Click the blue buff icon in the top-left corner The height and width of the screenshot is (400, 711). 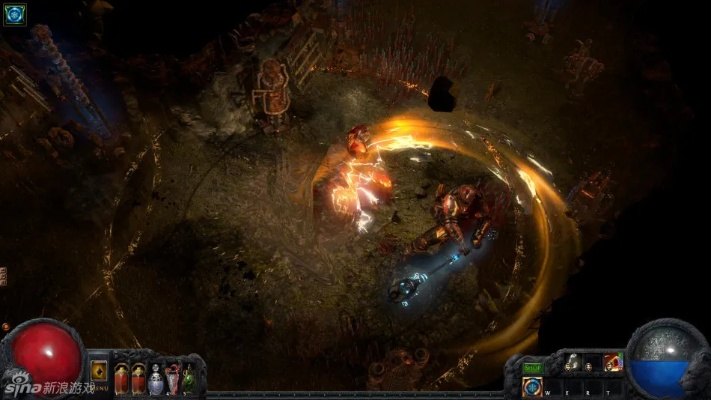tap(14, 14)
